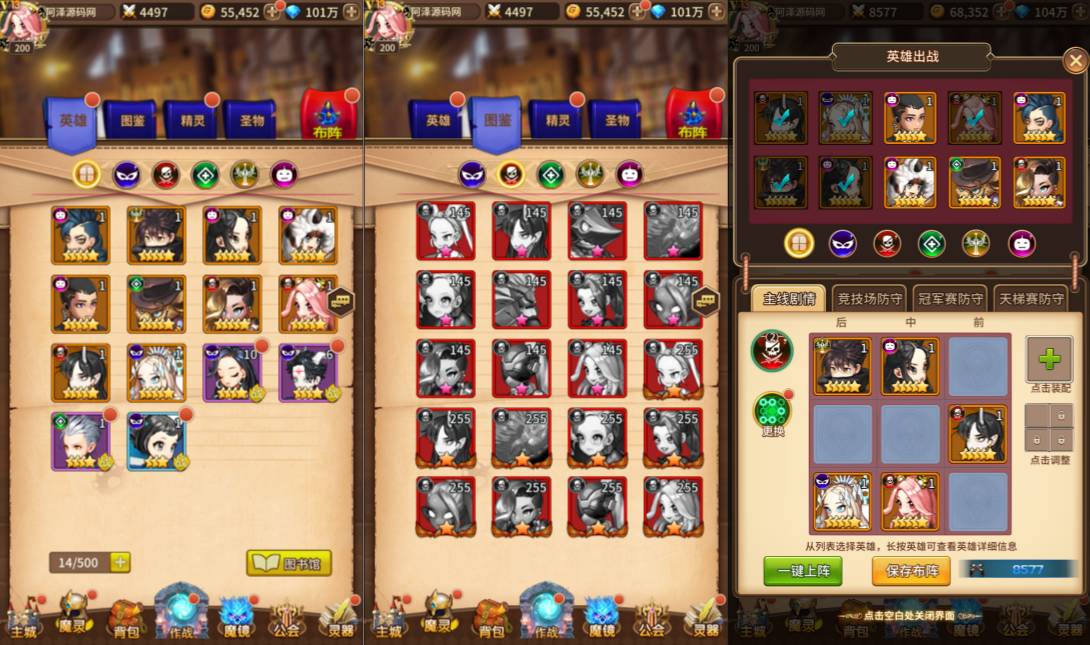
Task: Click the green 一键上阵 auto-deploy button
Action: 802,571
